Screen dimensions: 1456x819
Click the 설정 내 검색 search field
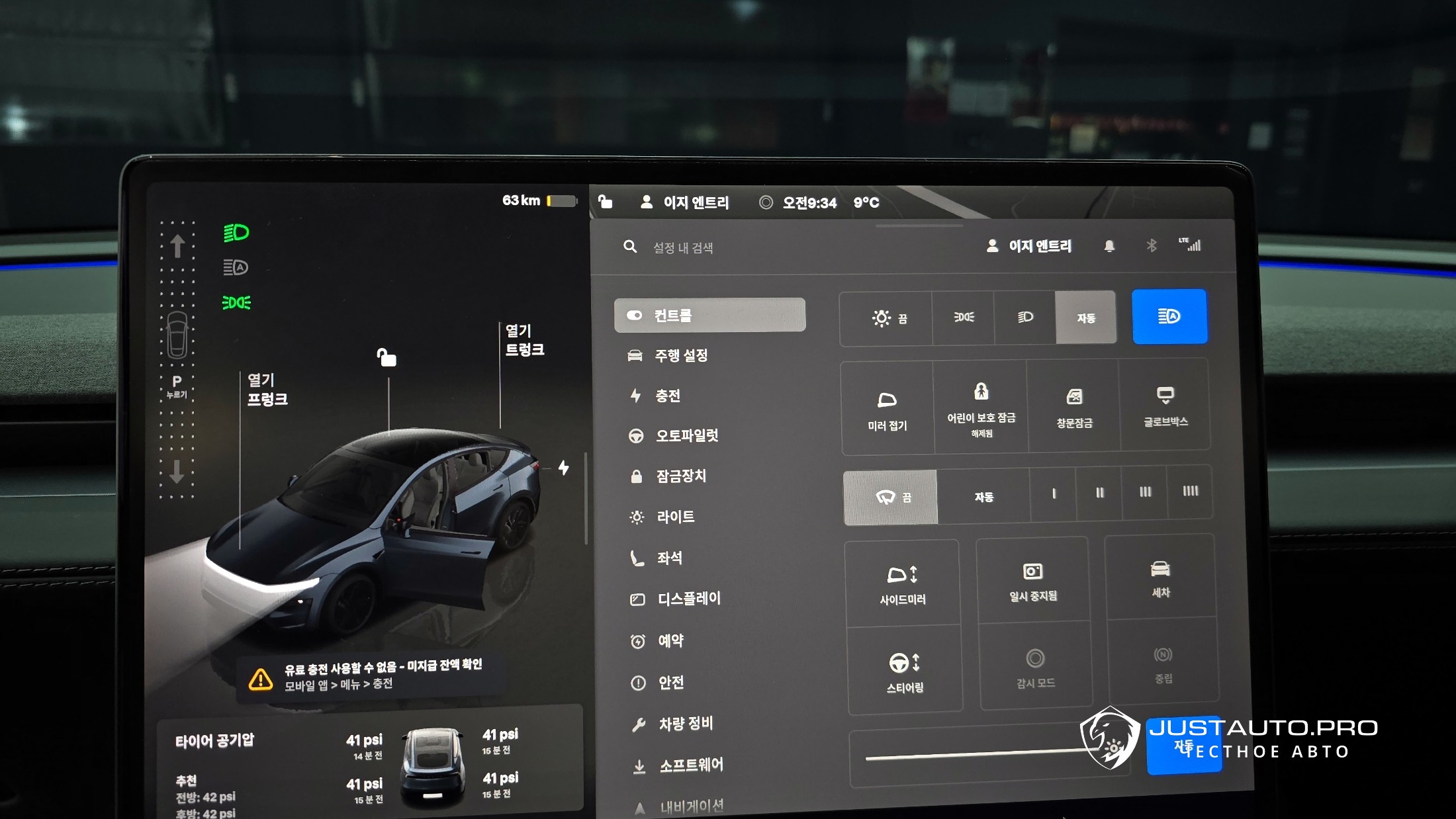click(x=683, y=247)
